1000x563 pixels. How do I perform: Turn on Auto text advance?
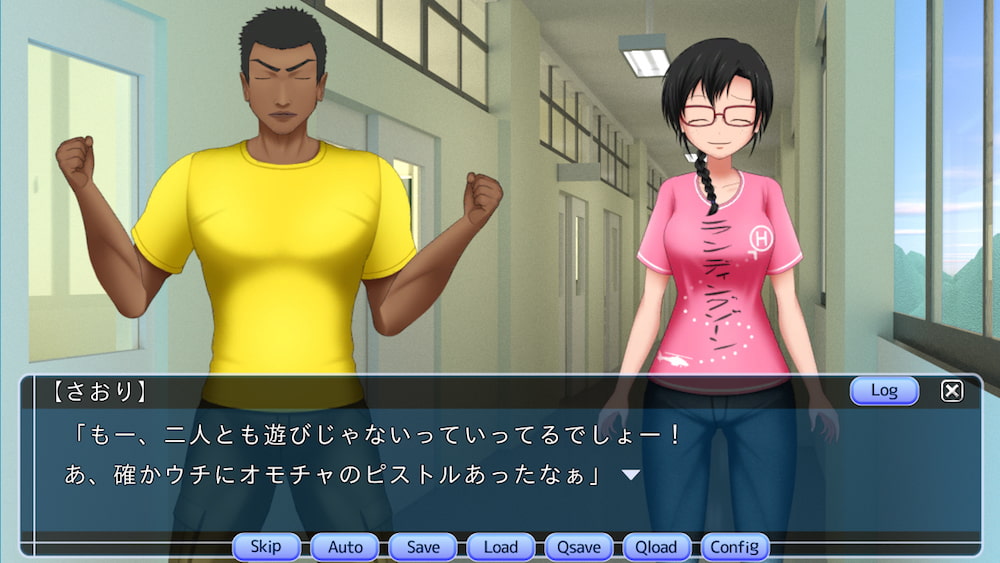(x=345, y=547)
